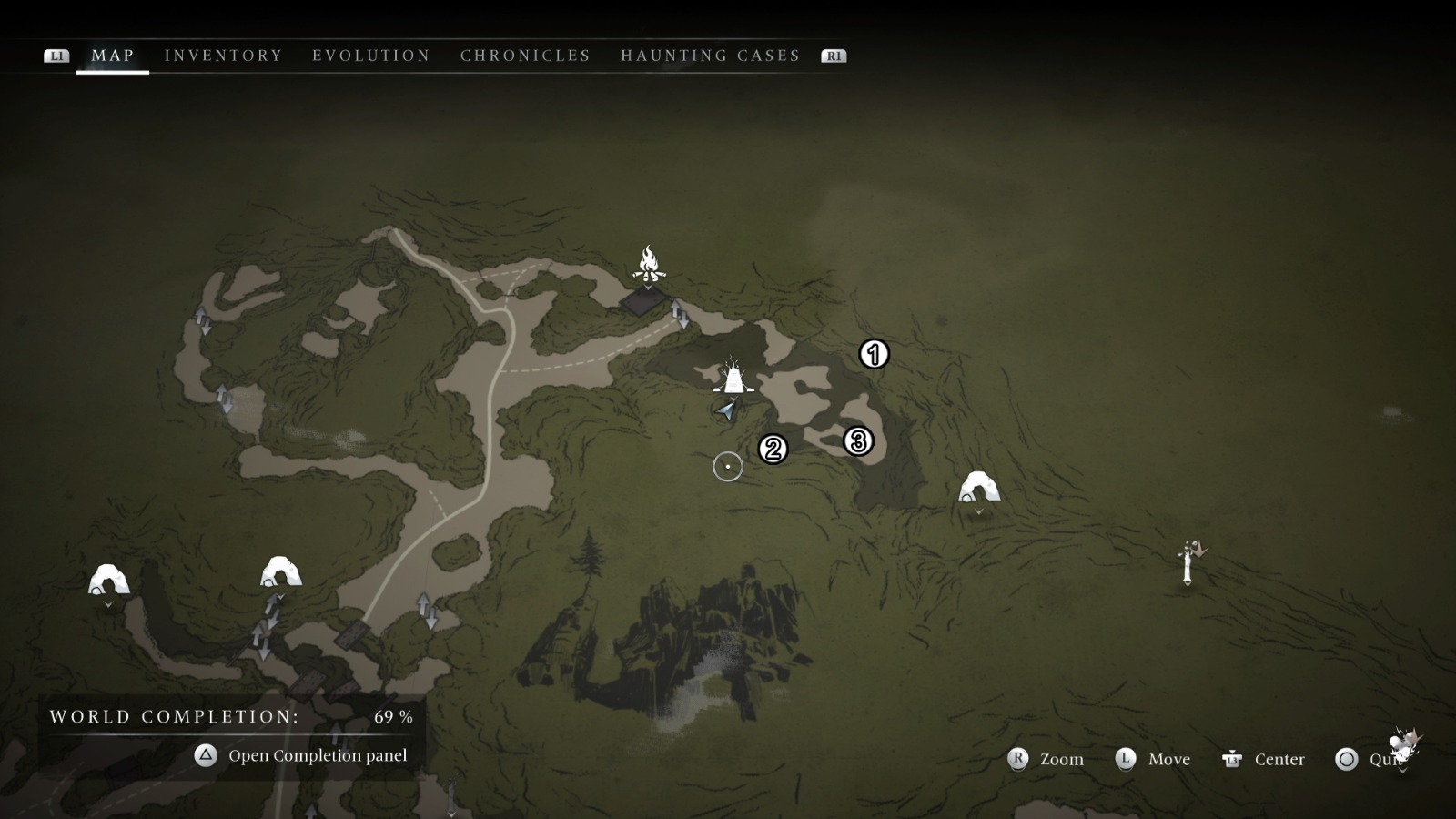Select the cave arch icon near the path
Screen dimensions: 1456x819
279,571
